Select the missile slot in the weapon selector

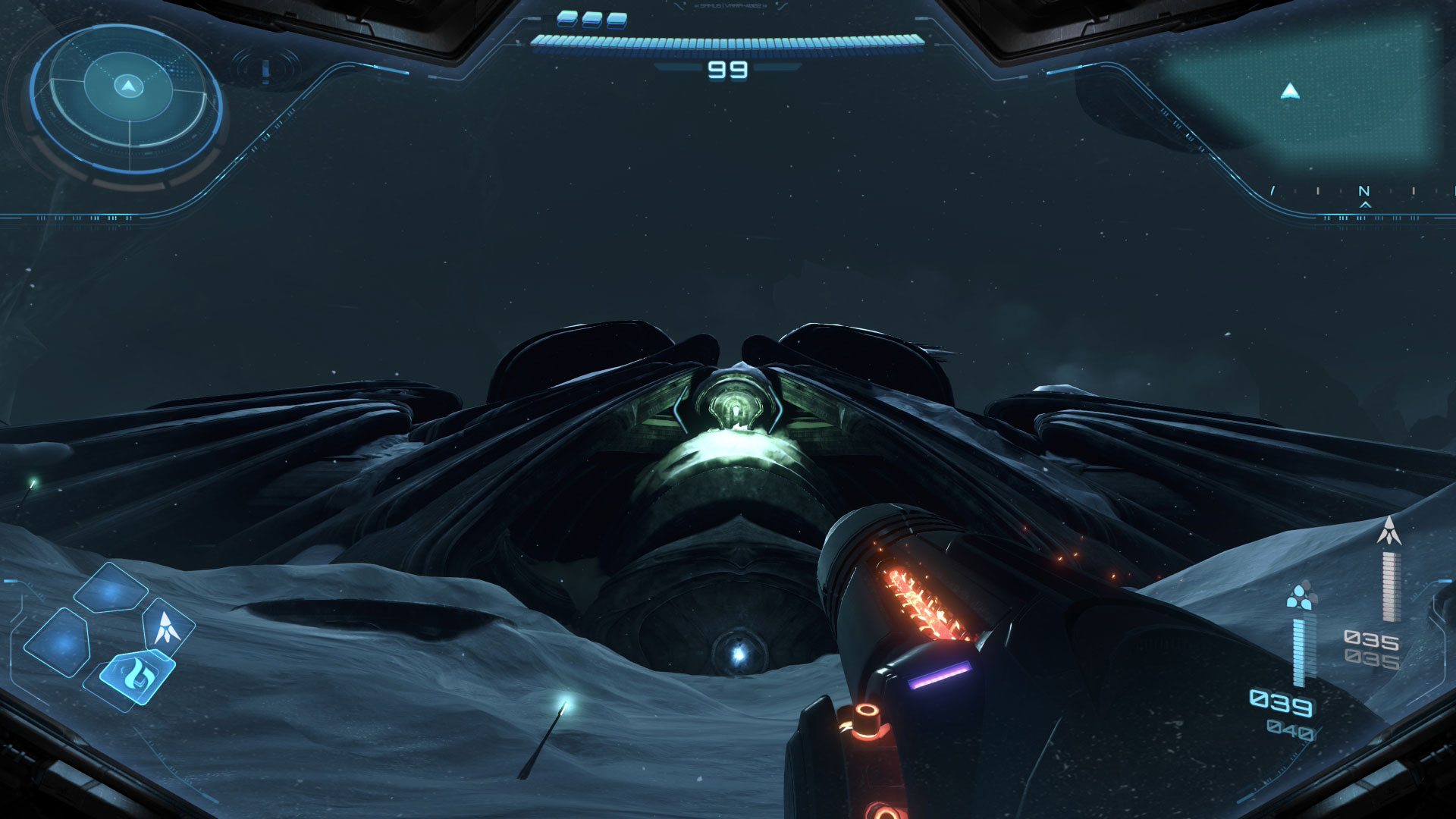click(x=166, y=627)
